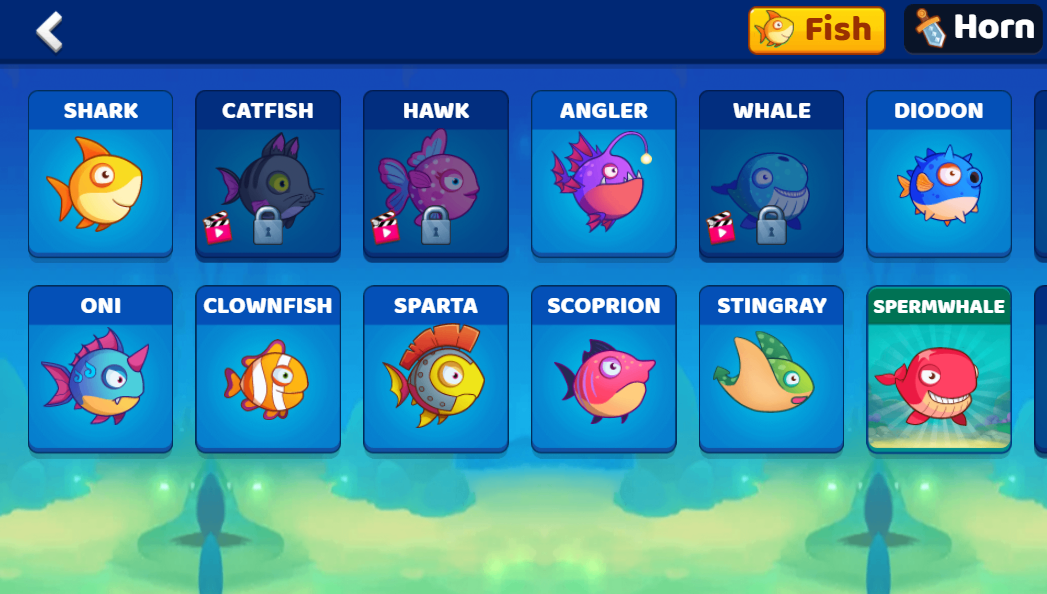
Task: Unlock the Whale skin tile
Action: 771,175
